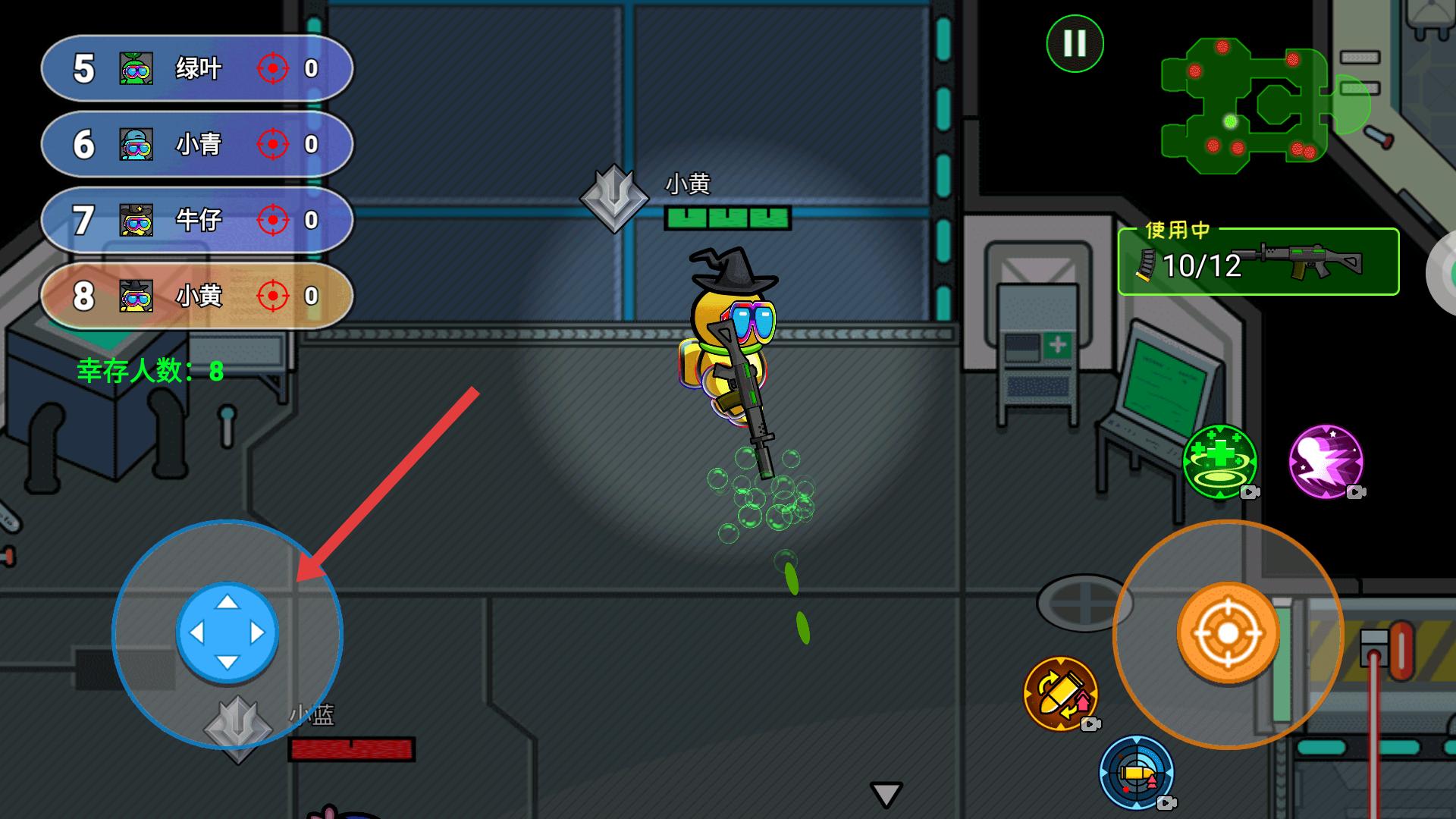Activate the blue radar bullet skill

1136,772
